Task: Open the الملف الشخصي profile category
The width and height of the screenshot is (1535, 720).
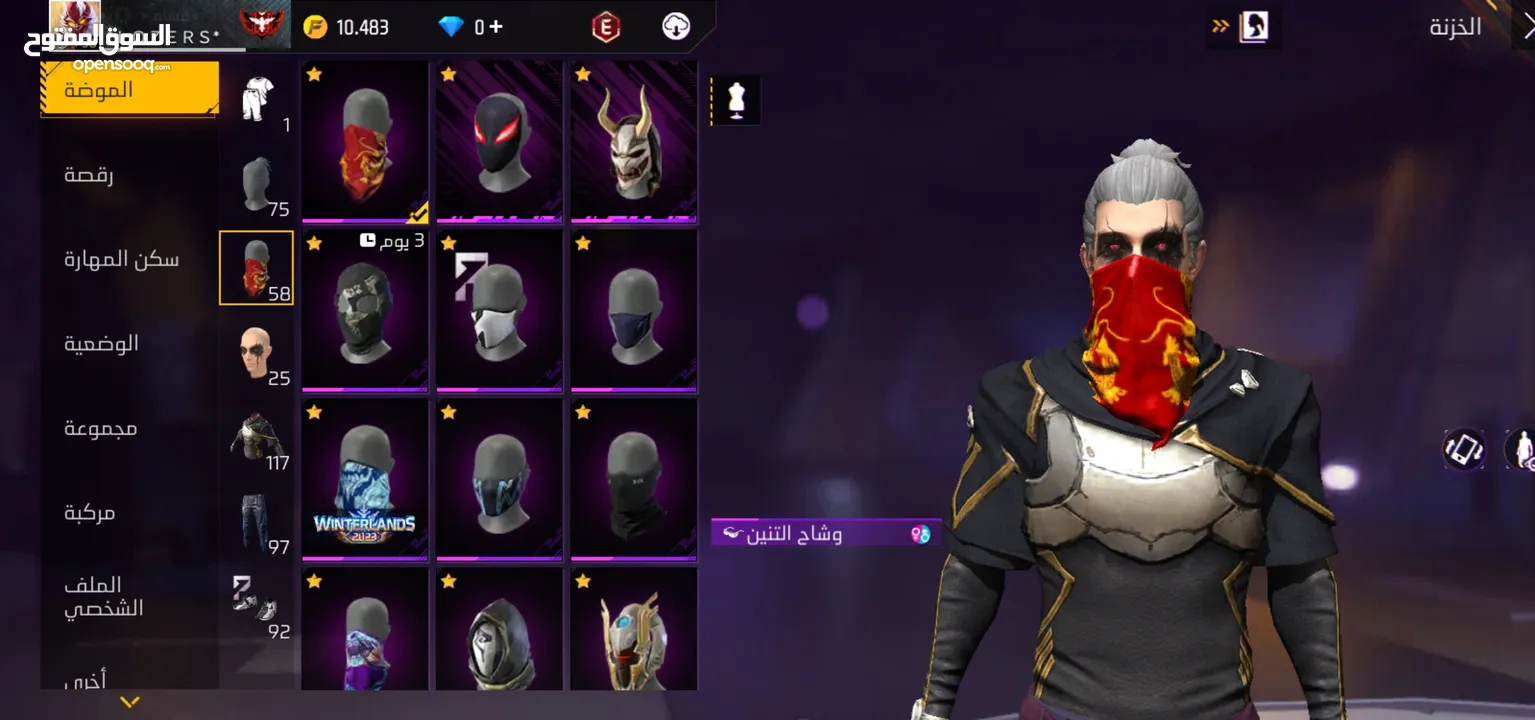Action: coord(104,597)
